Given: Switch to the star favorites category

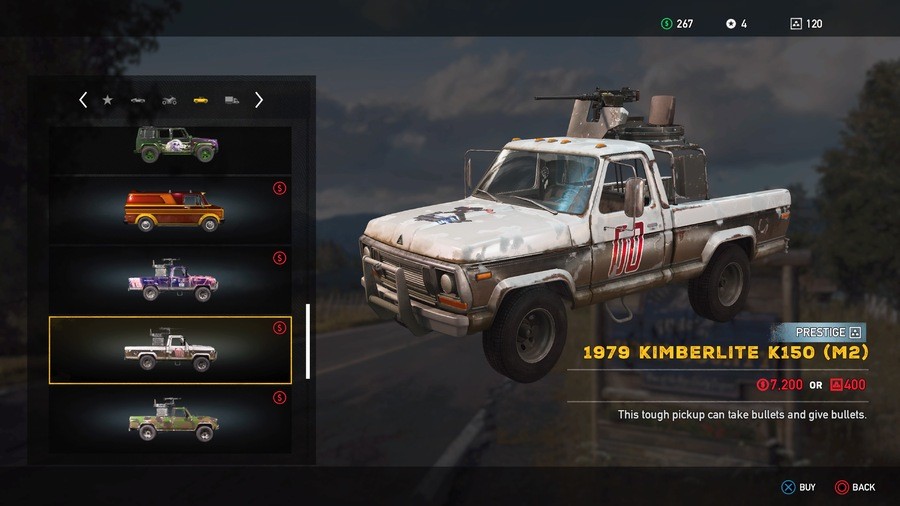Looking at the screenshot, I should pos(108,100).
